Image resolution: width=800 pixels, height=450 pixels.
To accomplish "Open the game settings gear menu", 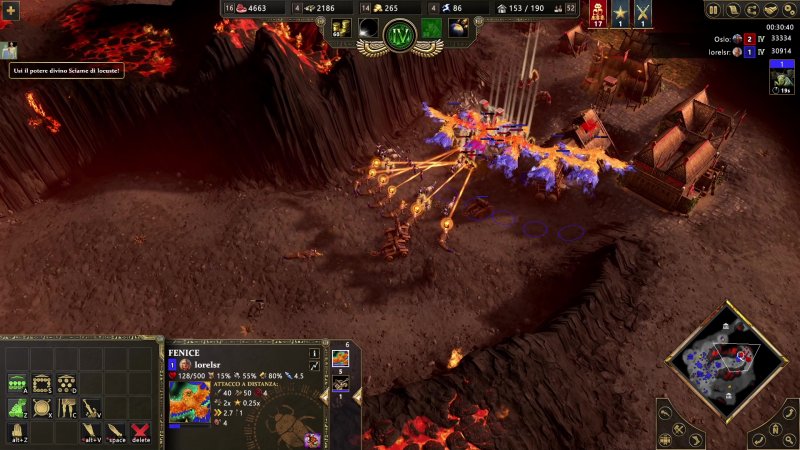I will coord(787,10).
